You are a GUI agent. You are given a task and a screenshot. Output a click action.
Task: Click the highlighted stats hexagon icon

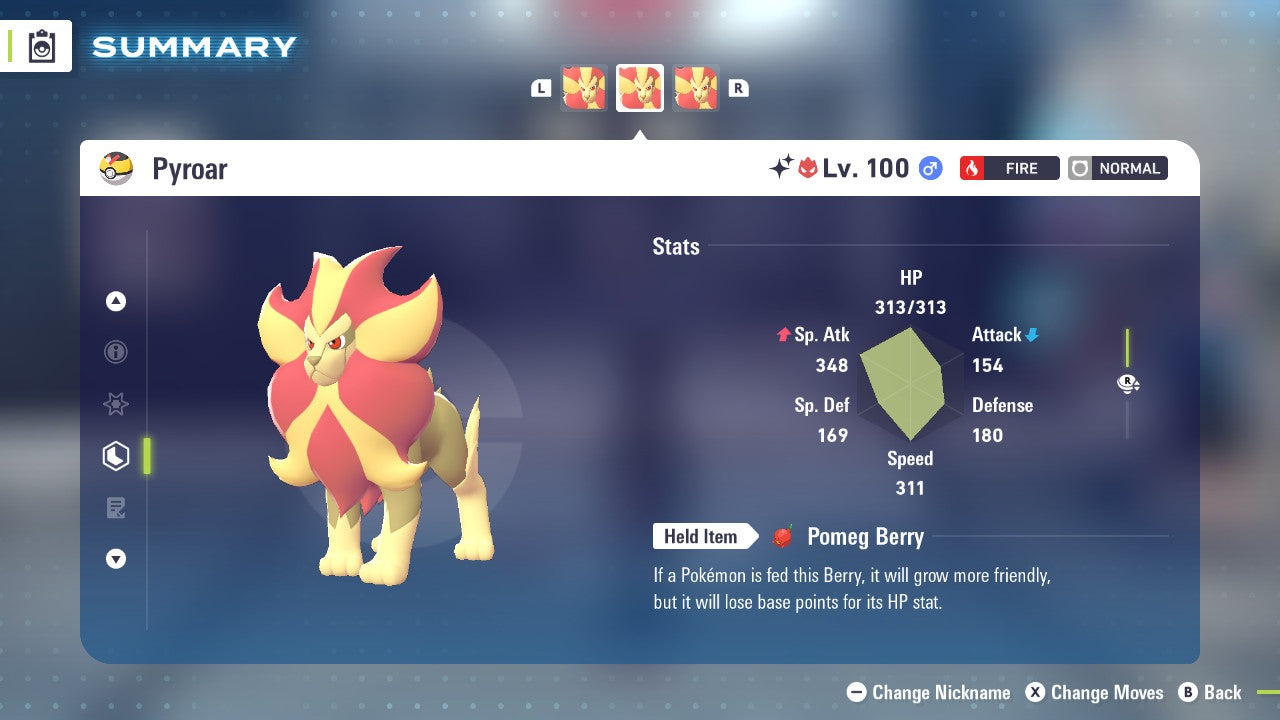116,456
